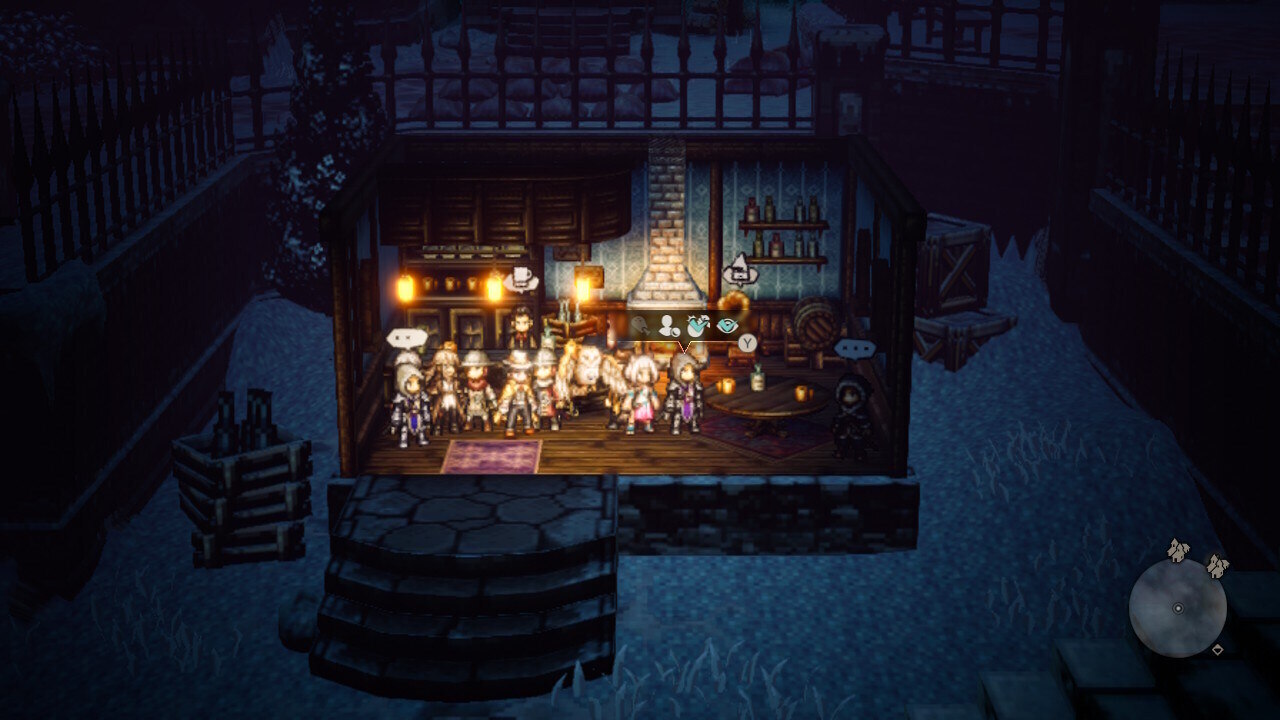This screenshot has height=720, width=1280.
Task: Click the barkeep to open the tavern
Action: 522,325
